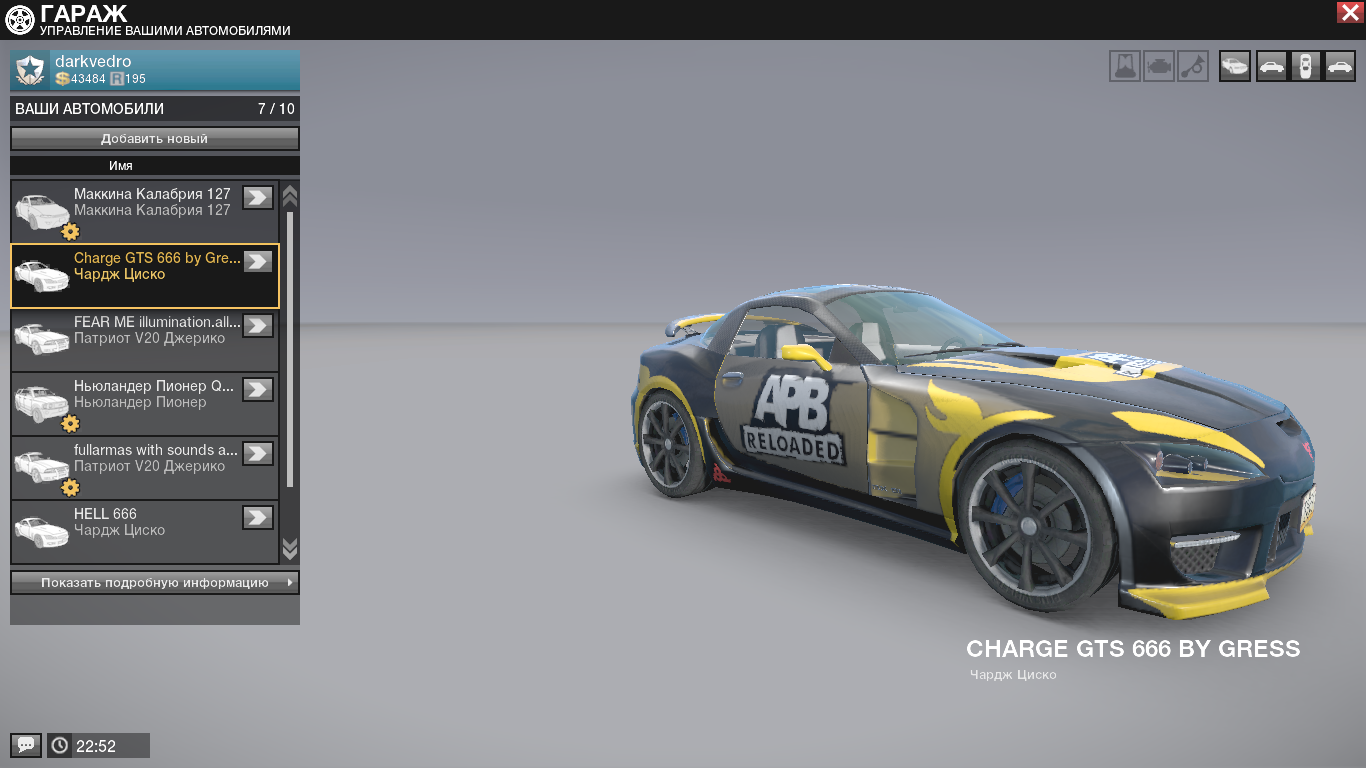Select the fullarmas with sounds car row
This screenshot has height=768, width=1366.
pos(140,468)
